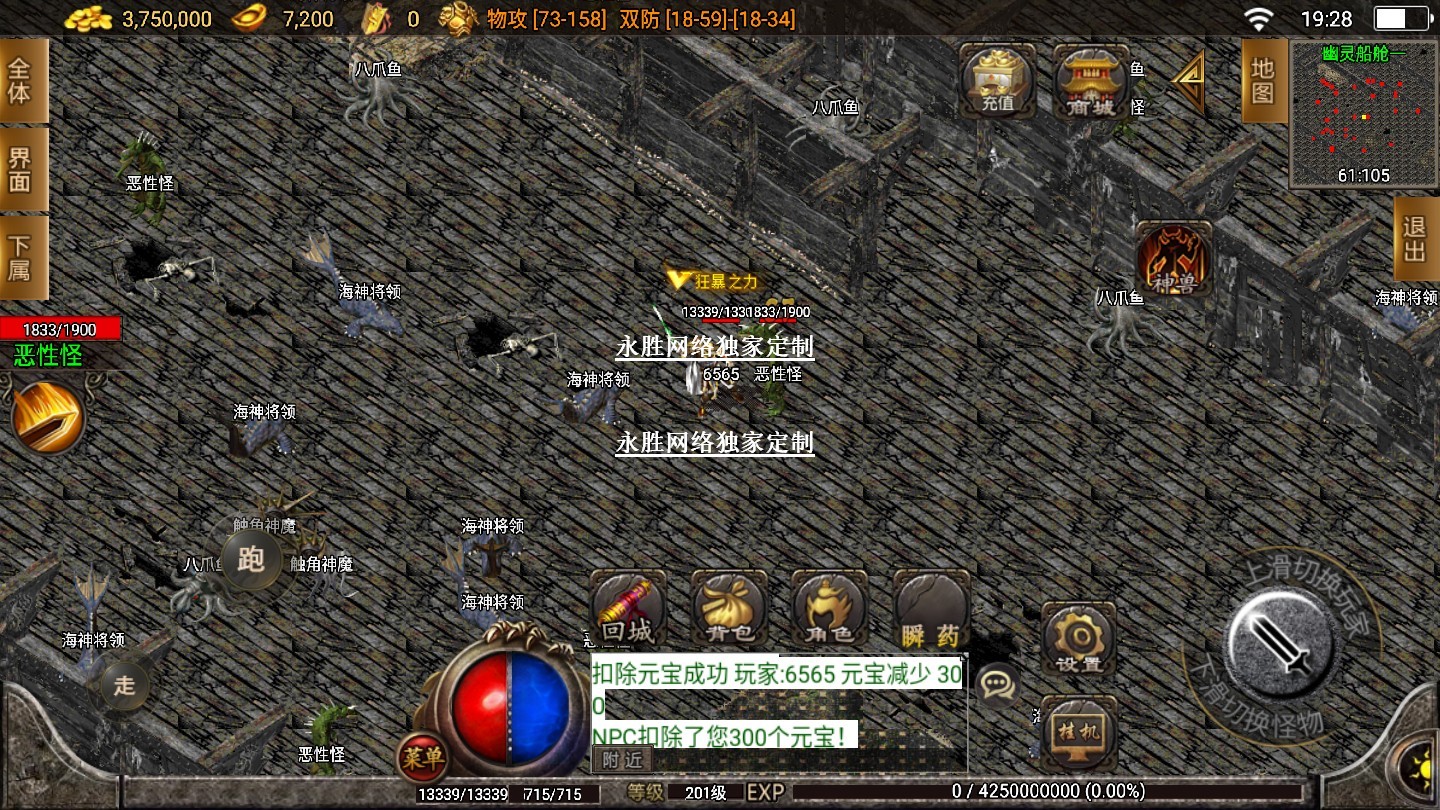Use the 瞬药 instant potion button
The width and height of the screenshot is (1440, 810).
coord(931,610)
